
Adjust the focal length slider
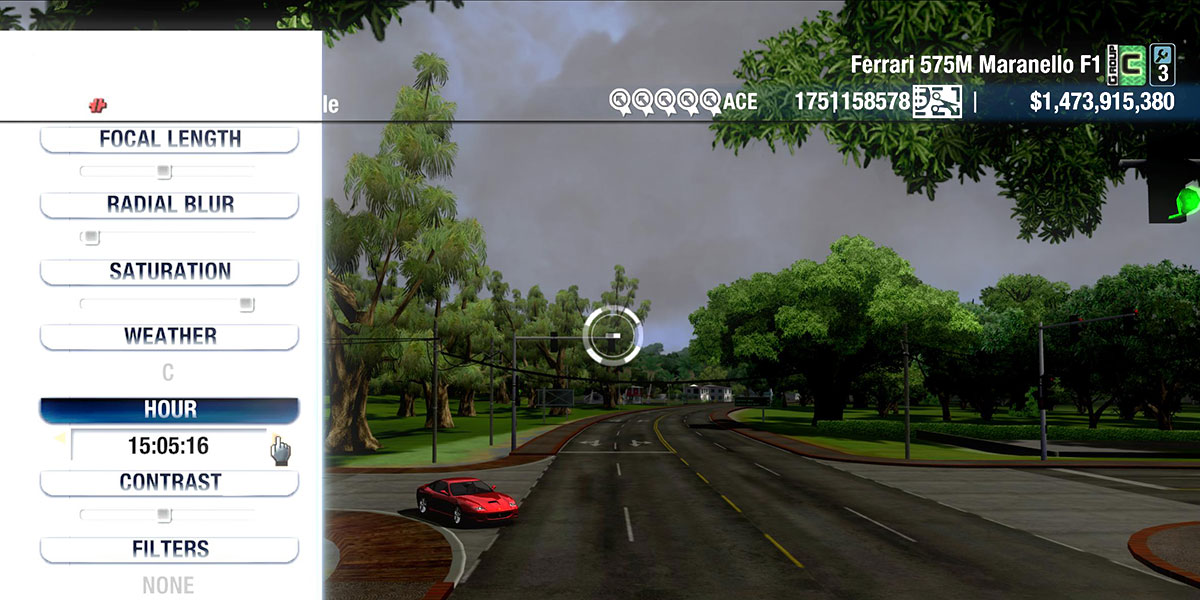pos(165,172)
